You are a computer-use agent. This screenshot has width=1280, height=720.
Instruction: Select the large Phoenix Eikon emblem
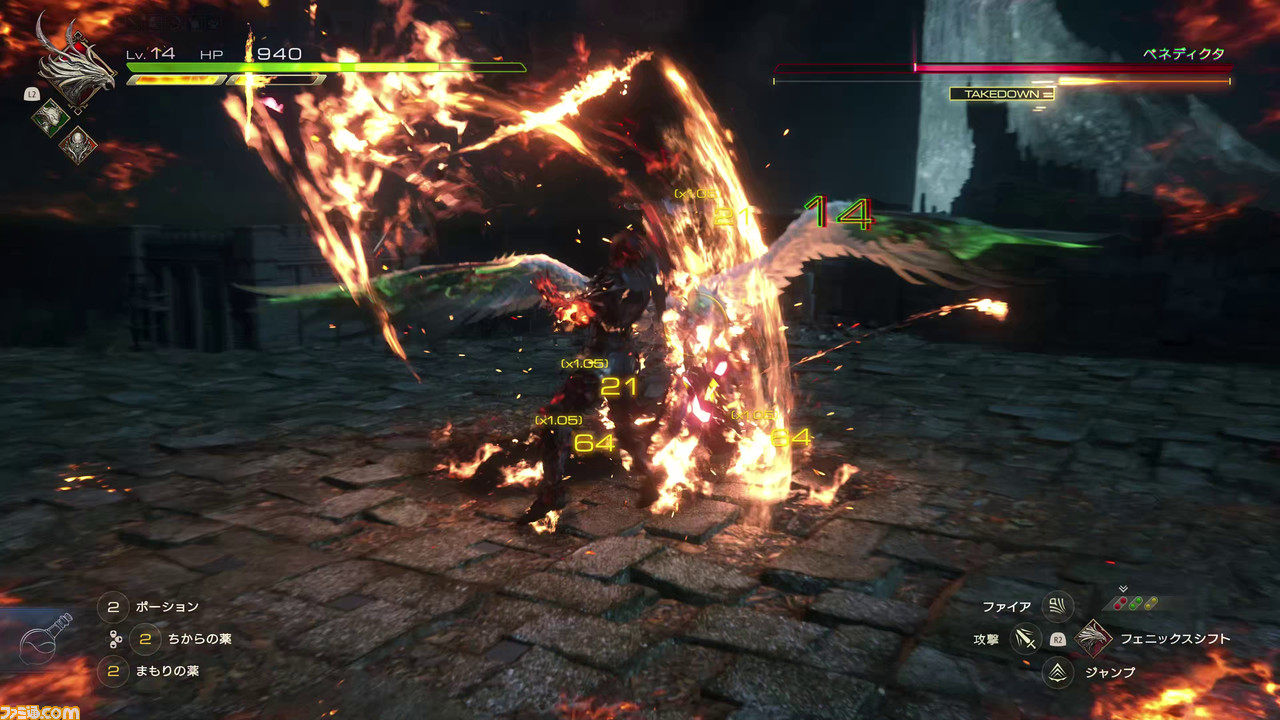(76, 66)
